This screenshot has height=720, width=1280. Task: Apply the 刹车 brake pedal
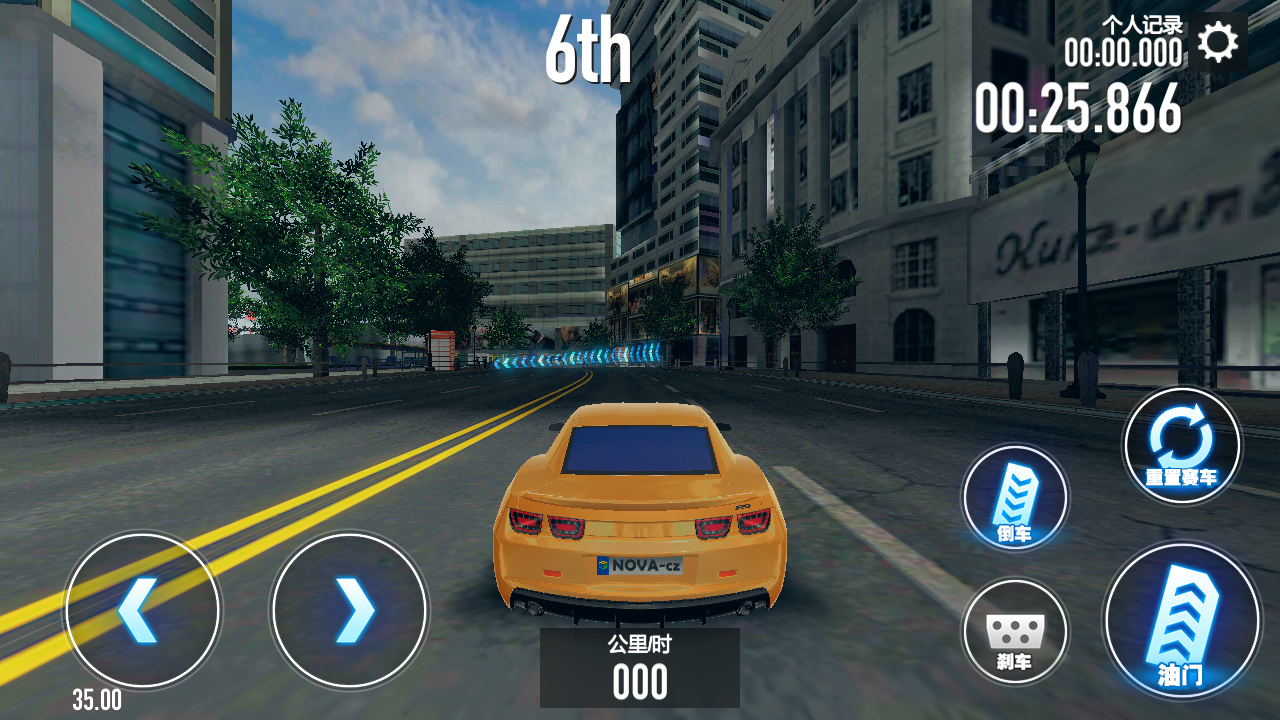coord(1015,632)
